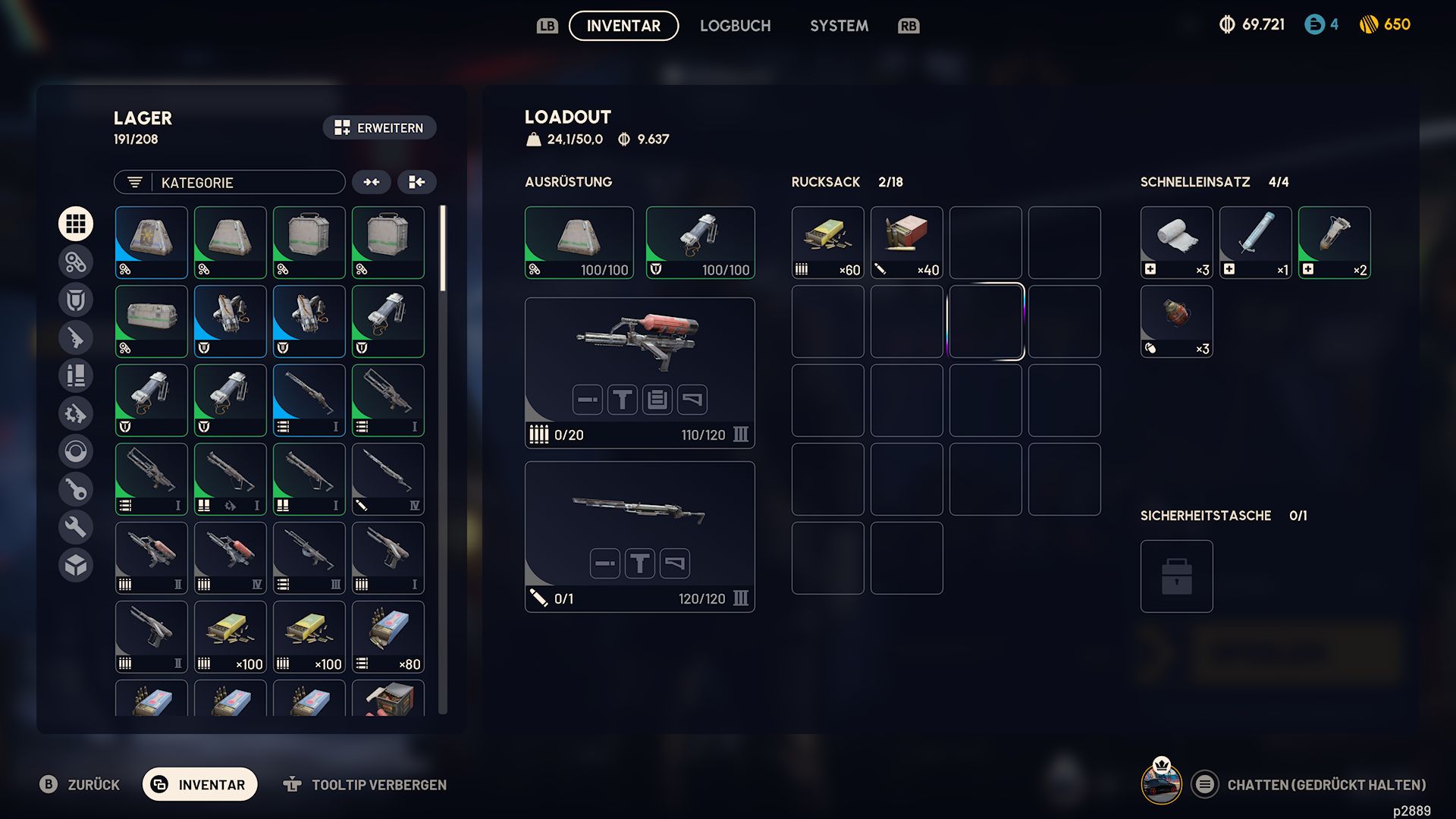This screenshot has width=1456, height=819.
Task: Select the grenade quick-use slot
Action: click(x=1176, y=322)
